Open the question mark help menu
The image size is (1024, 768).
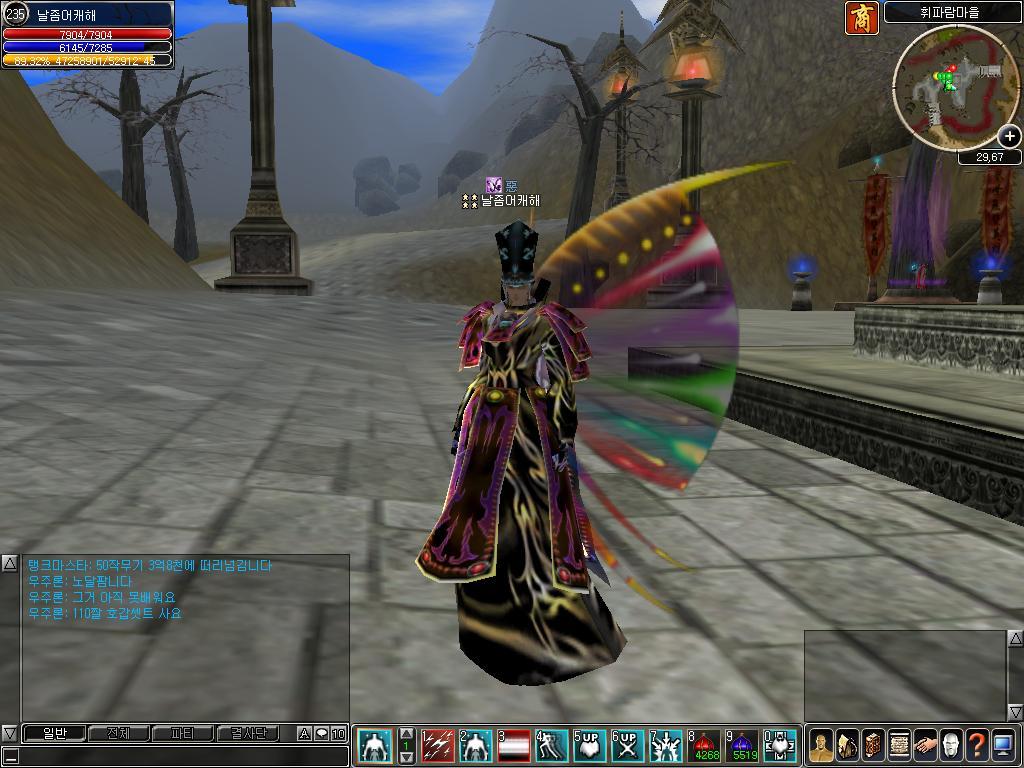[977, 745]
